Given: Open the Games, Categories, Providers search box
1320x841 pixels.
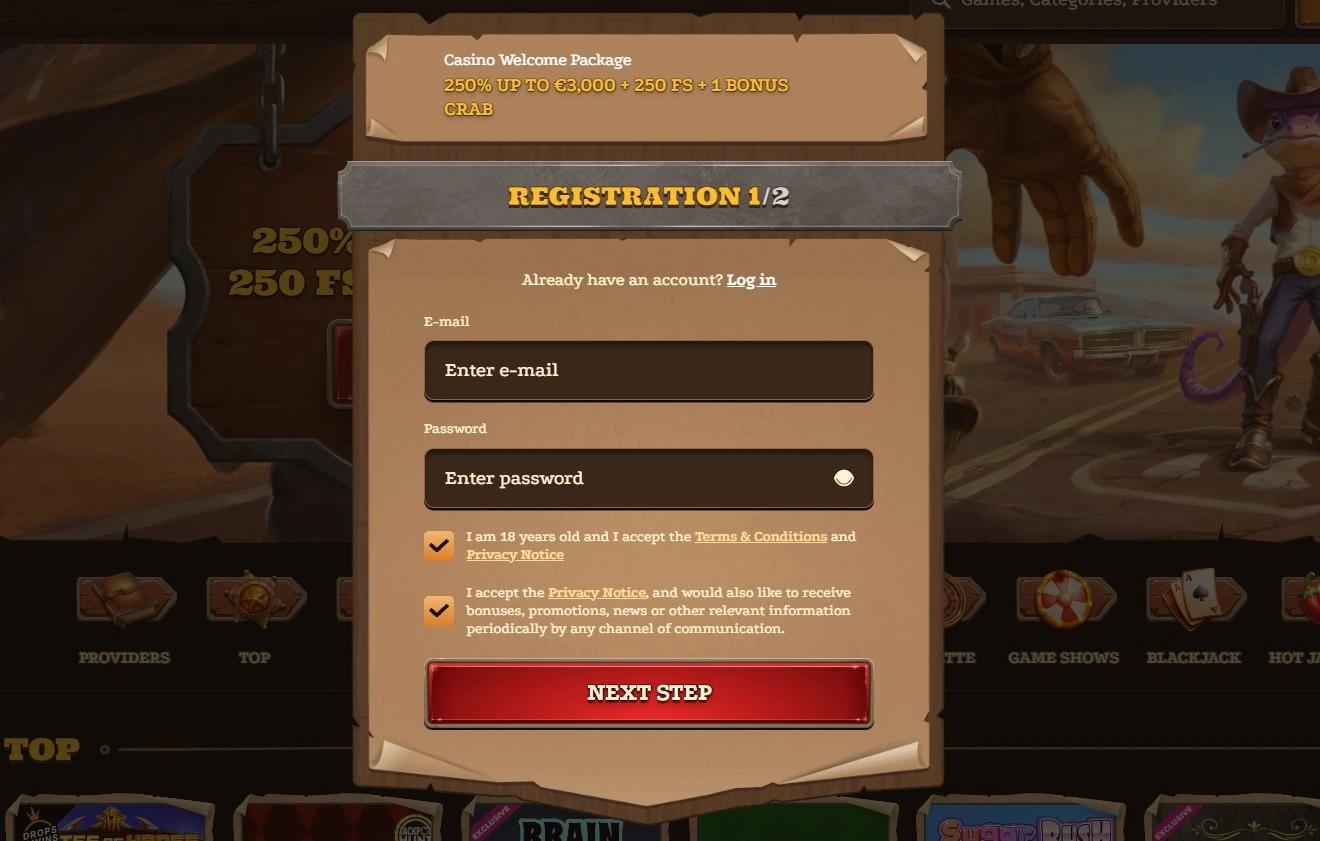Looking at the screenshot, I should [1100, 4].
